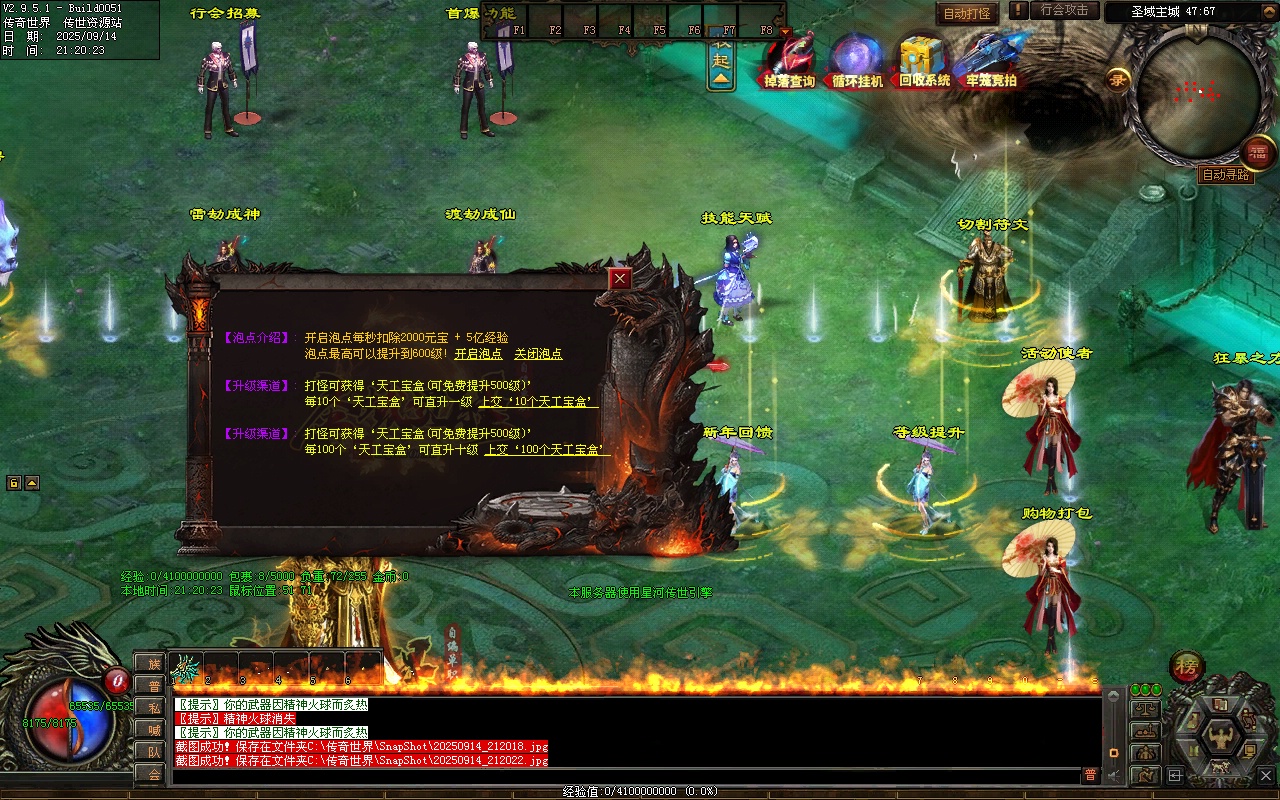Open the 掉落查询 drop lookup icon
The height and width of the screenshot is (800, 1280).
[x=790, y=60]
